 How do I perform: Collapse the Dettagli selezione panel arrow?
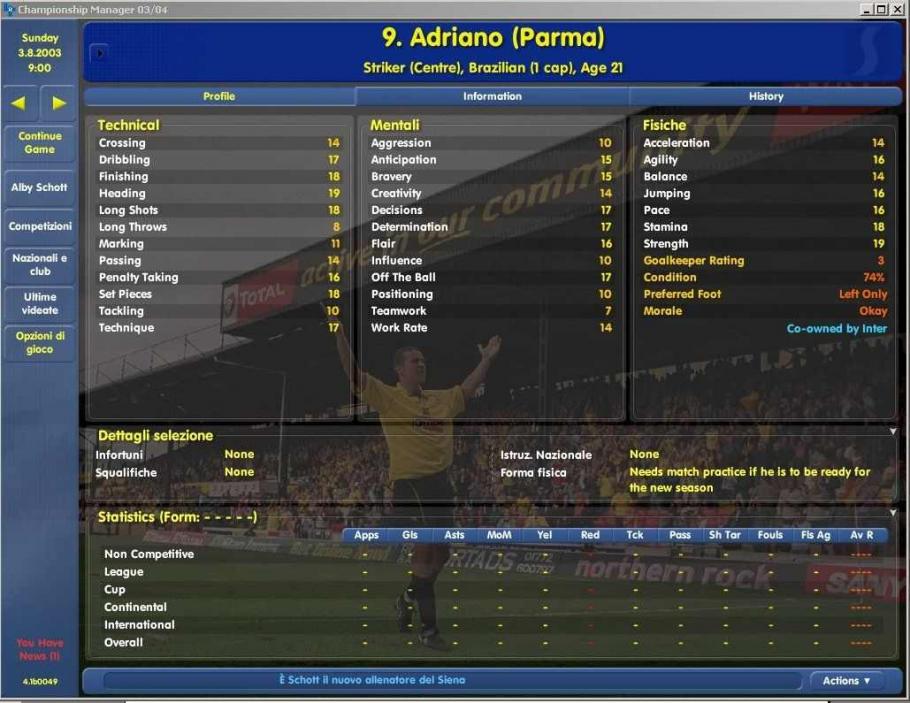[893, 432]
